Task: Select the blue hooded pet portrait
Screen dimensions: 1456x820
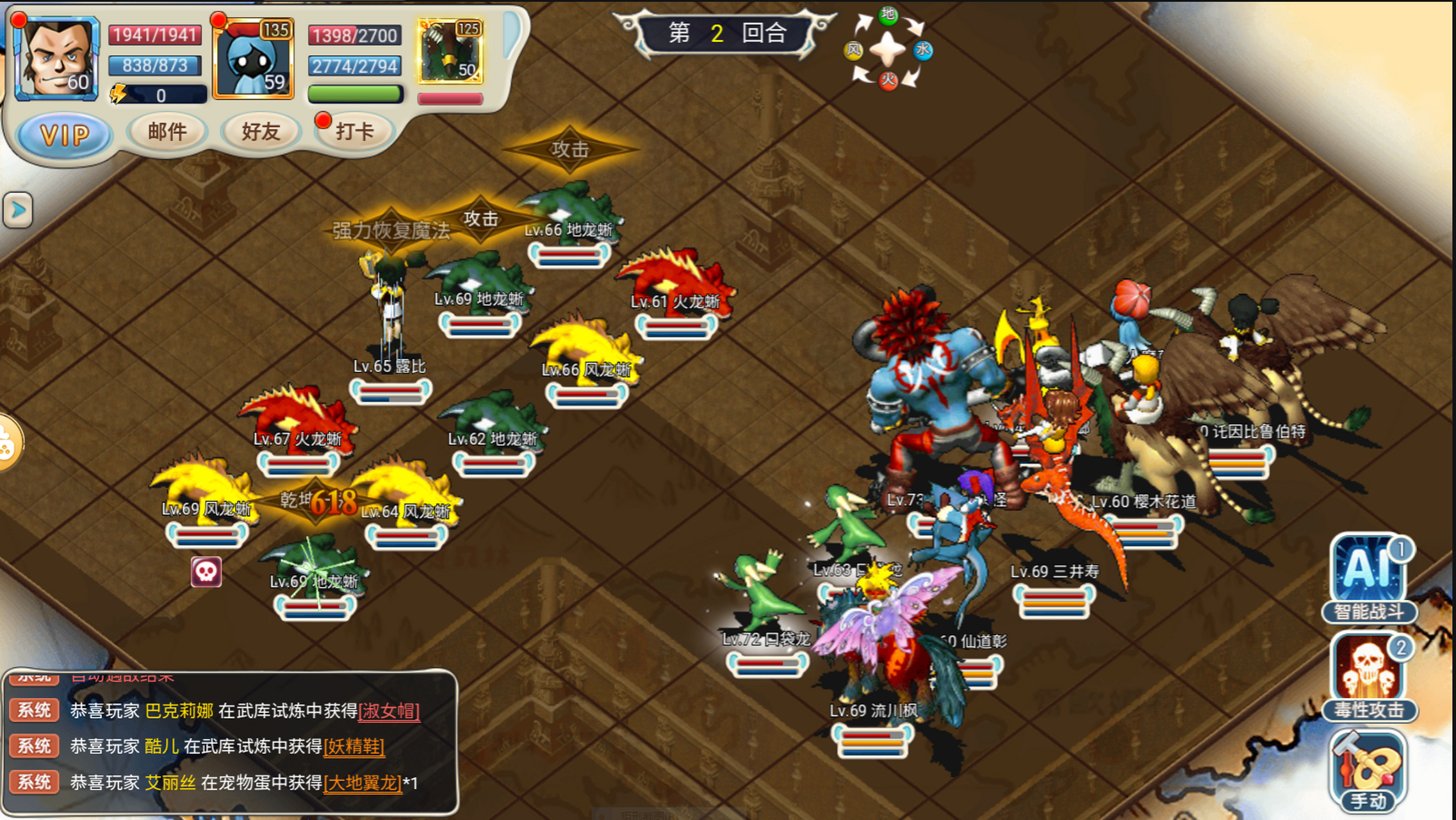Action: [x=254, y=59]
